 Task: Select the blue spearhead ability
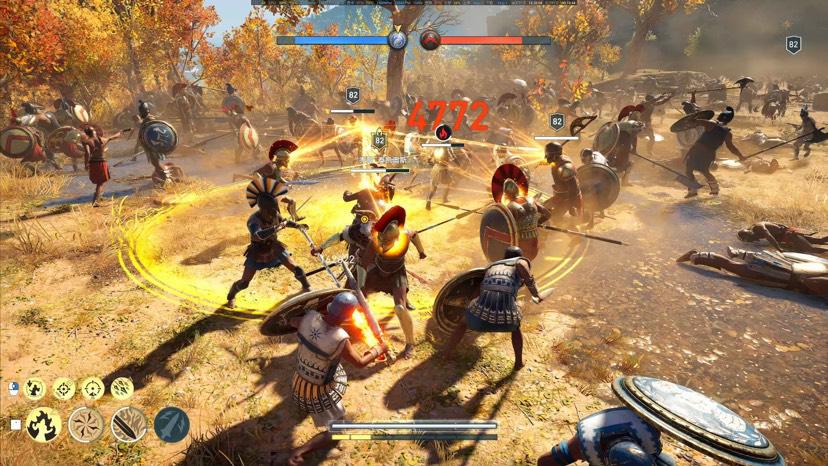coord(172,425)
